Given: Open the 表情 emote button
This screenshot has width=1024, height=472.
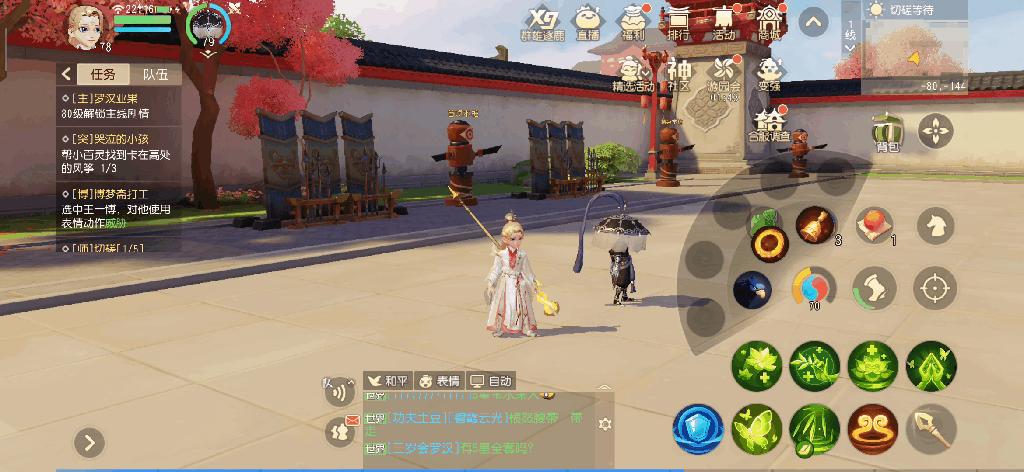Looking at the screenshot, I should [x=439, y=381].
